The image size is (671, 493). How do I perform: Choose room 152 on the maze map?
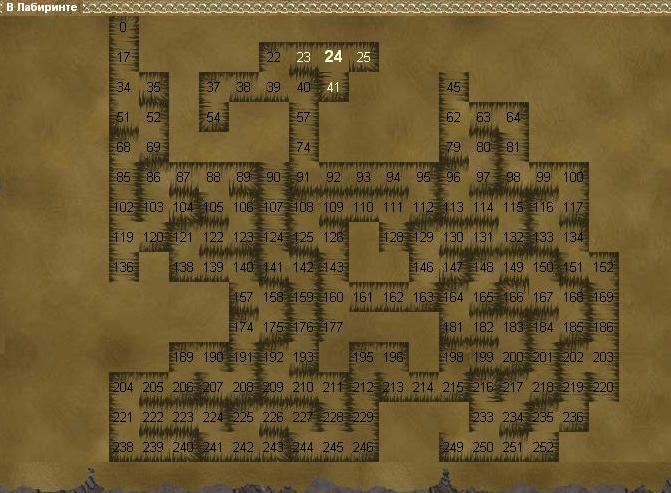603,267
